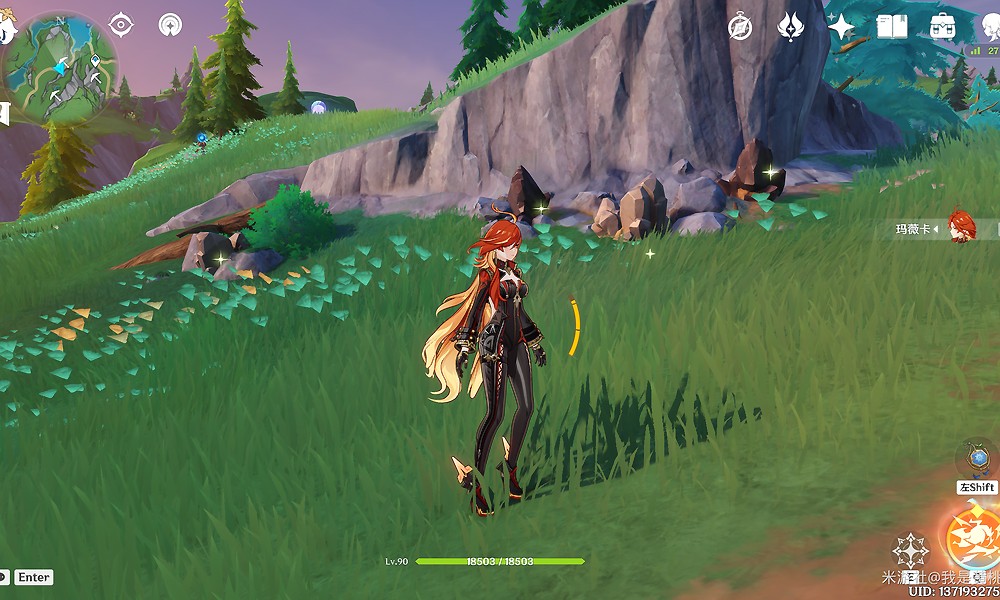Click the white banner icon below the minimap
The height and width of the screenshot is (600, 1000).
pos(4,113)
